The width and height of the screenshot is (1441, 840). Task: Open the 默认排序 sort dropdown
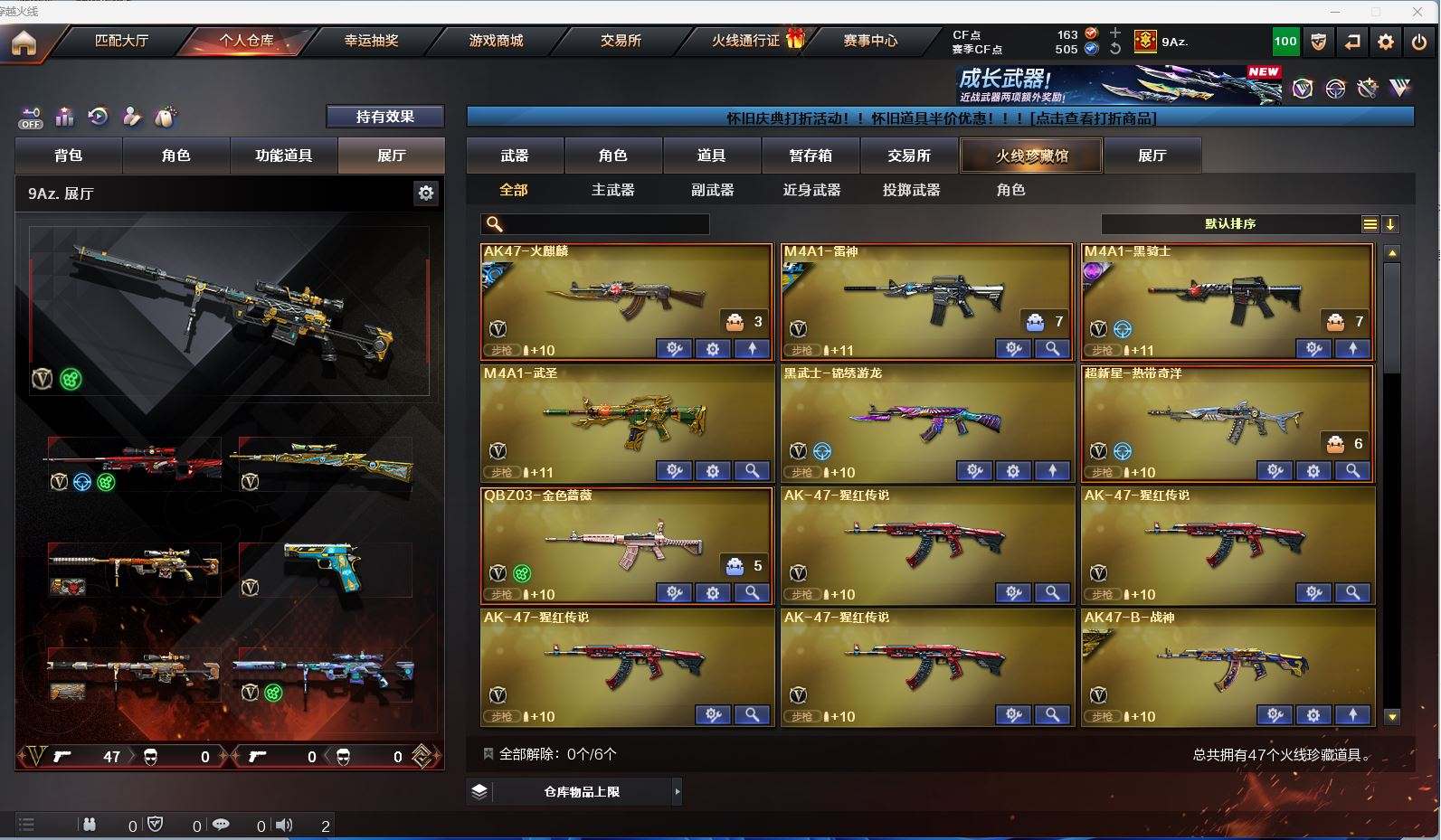click(x=1230, y=223)
